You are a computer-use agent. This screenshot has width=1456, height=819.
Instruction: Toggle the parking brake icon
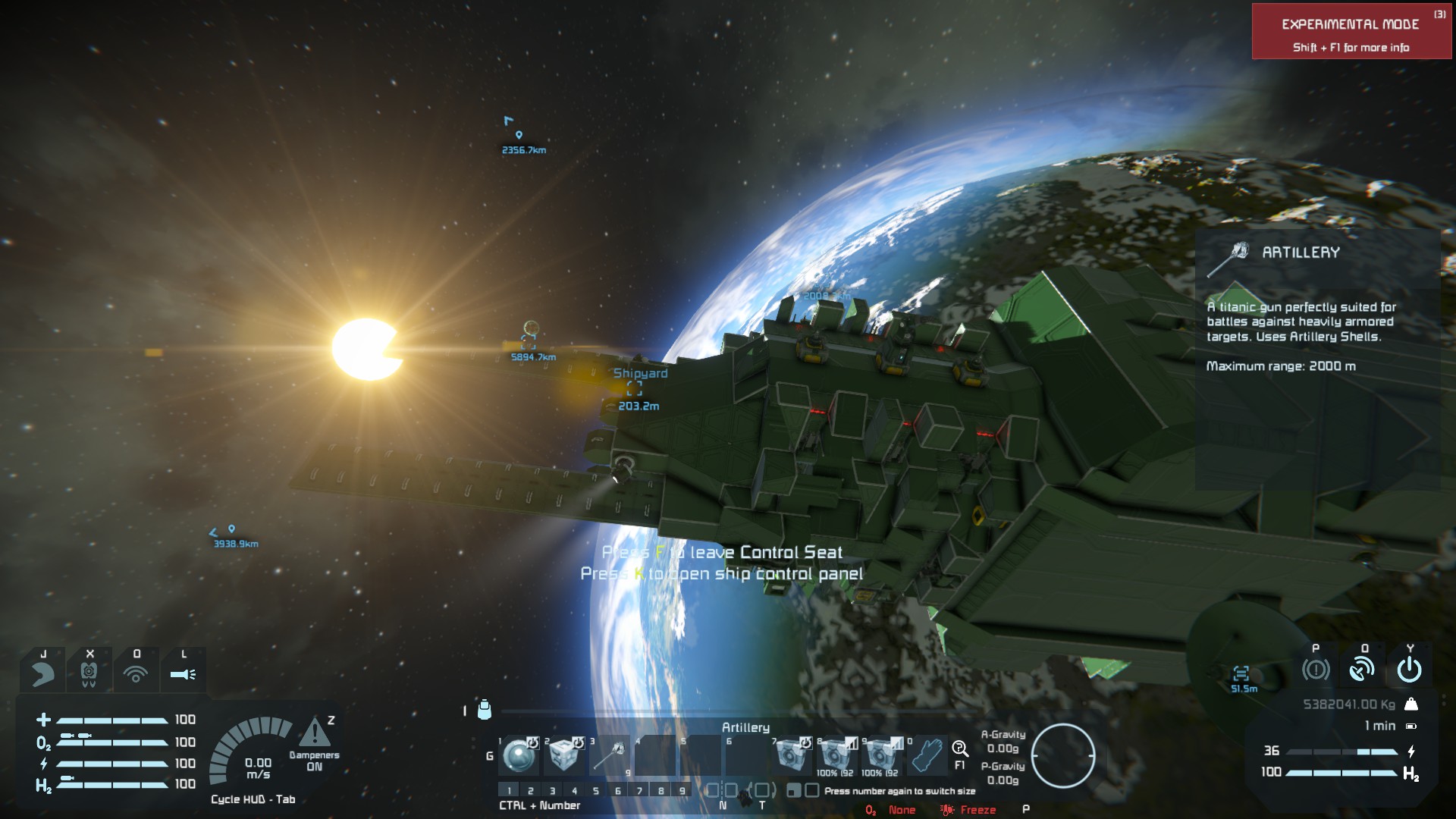(1316, 670)
